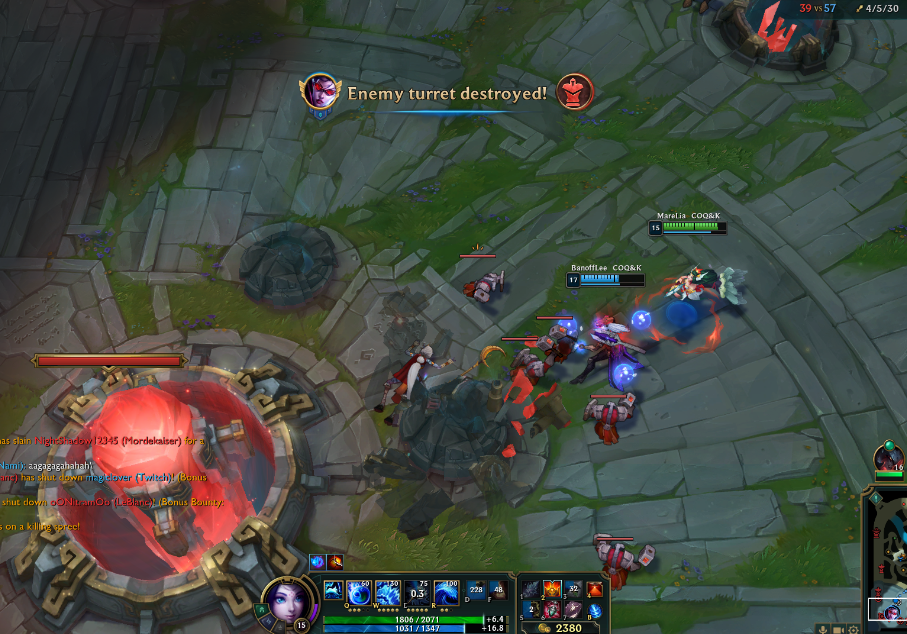Start recall with the blue B icon
The height and width of the screenshot is (634, 907).
[x=596, y=611]
